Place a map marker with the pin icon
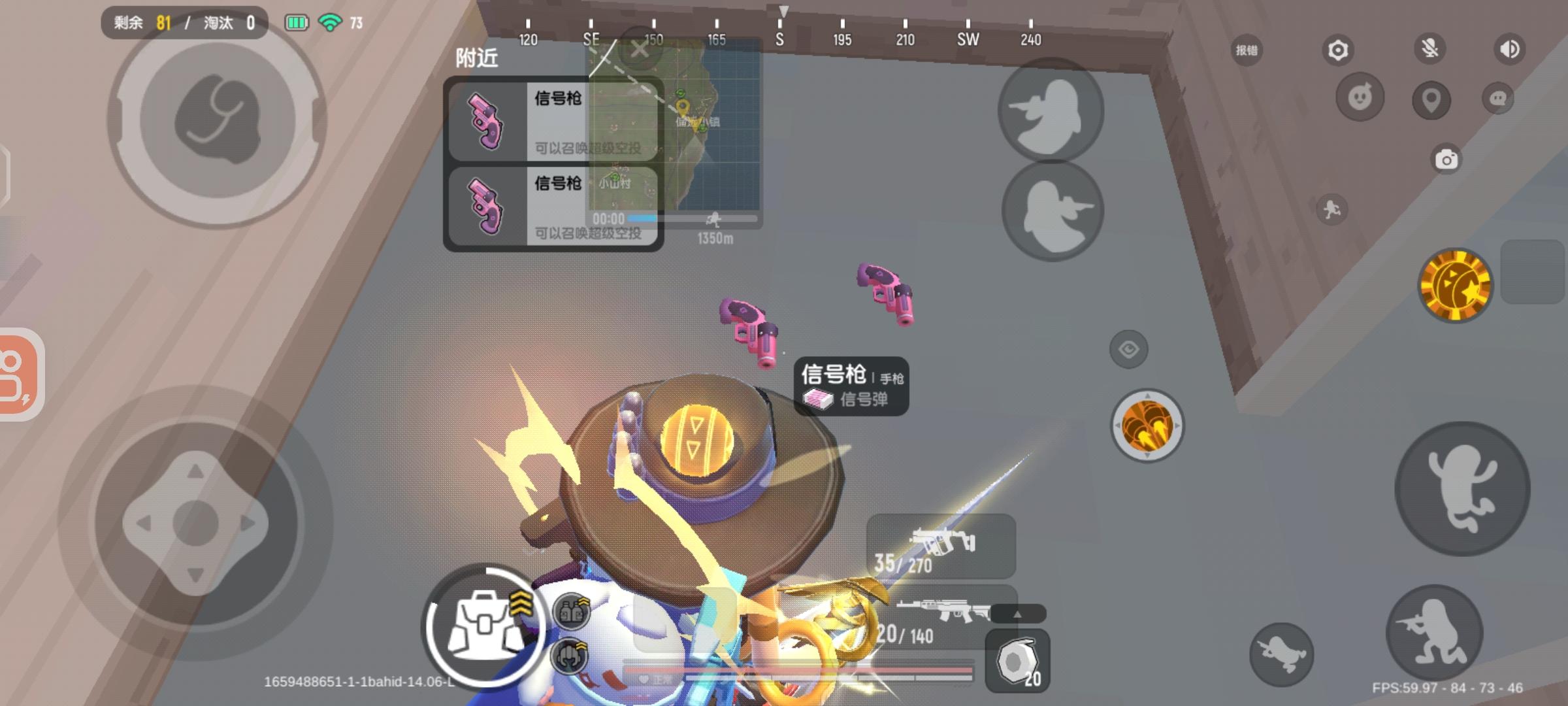 (x=1431, y=101)
